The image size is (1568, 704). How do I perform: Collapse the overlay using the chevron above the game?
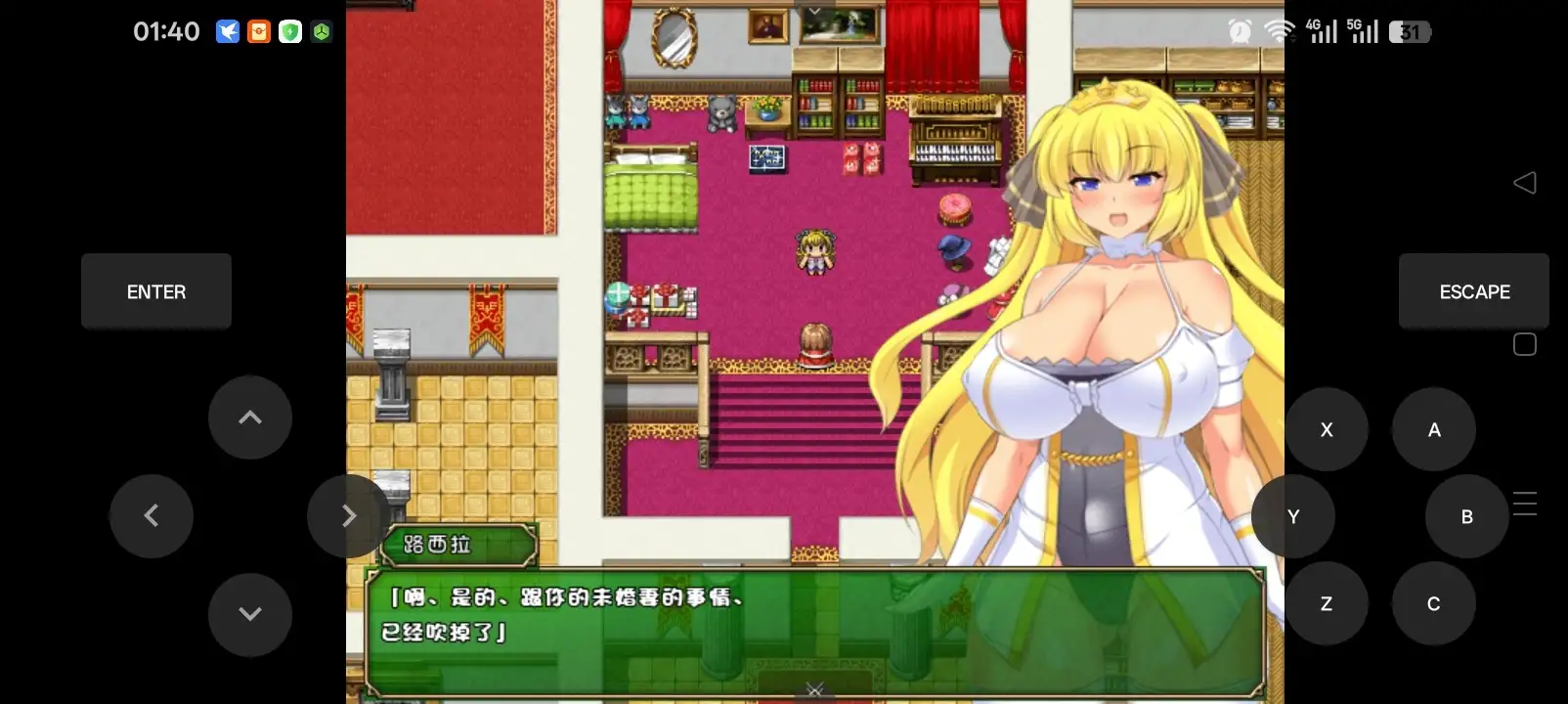coord(814,10)
